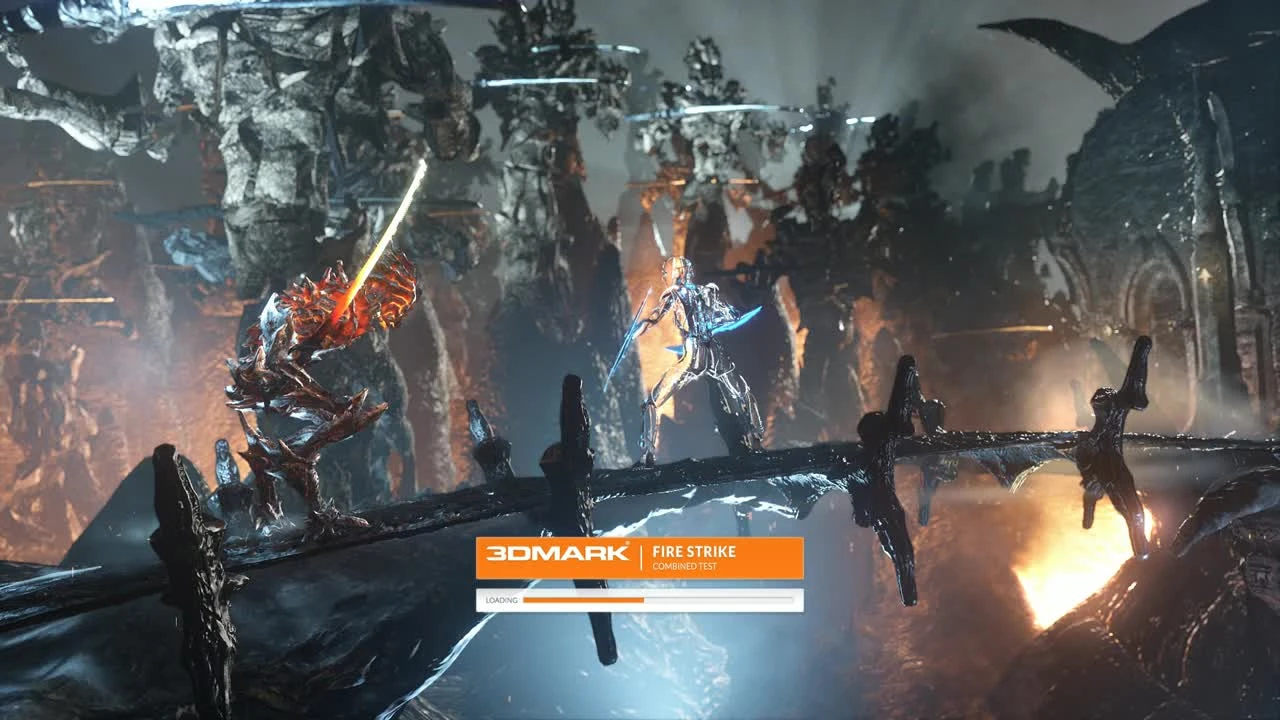Click the FIRE STRIKE title text
Viewport: 1280px width, 720px height.
(x=693, y=550)
